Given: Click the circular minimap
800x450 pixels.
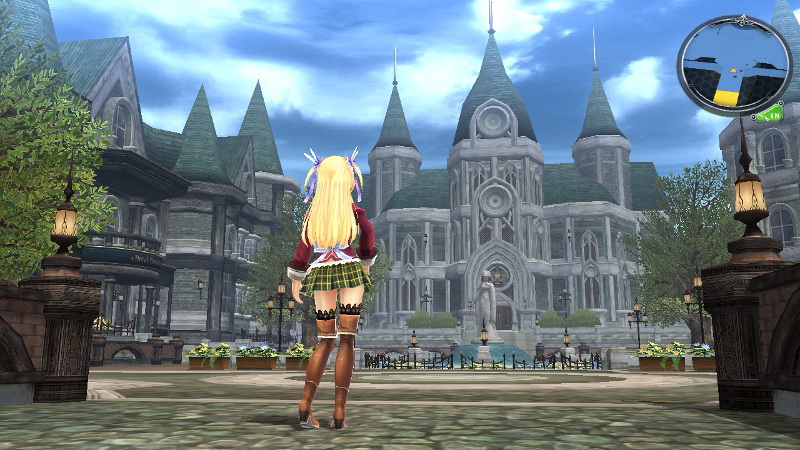Looking at the screenshot, I should coord(734,64).
